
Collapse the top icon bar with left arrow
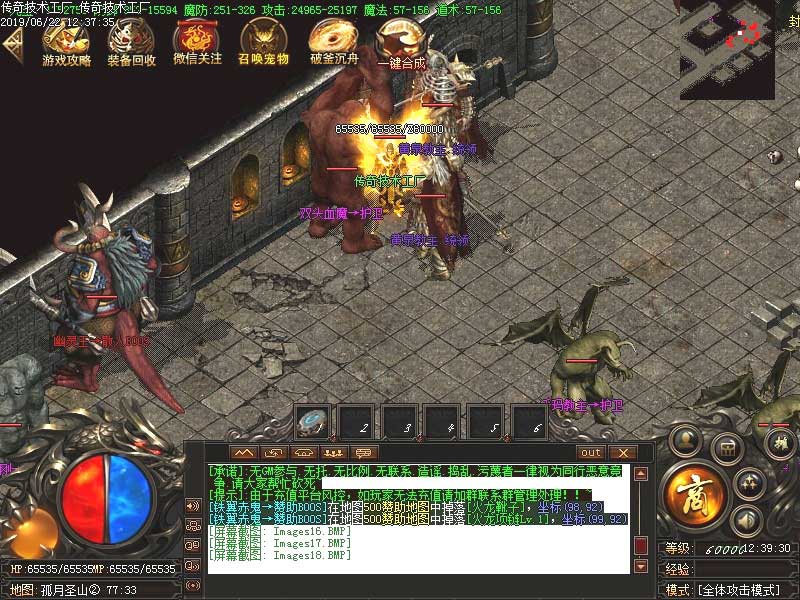(12, 45)
